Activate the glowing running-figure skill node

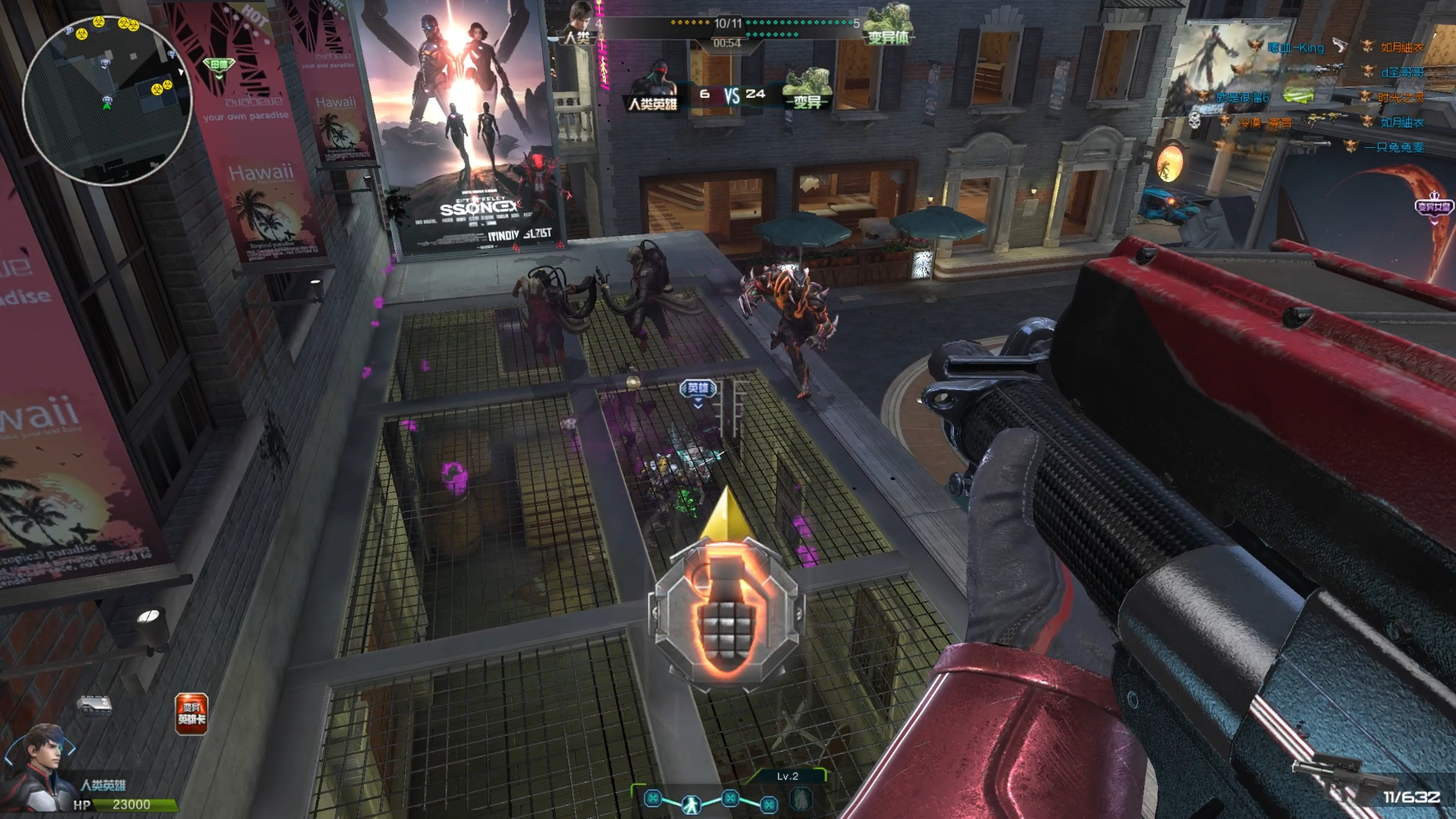pos(691,803)
